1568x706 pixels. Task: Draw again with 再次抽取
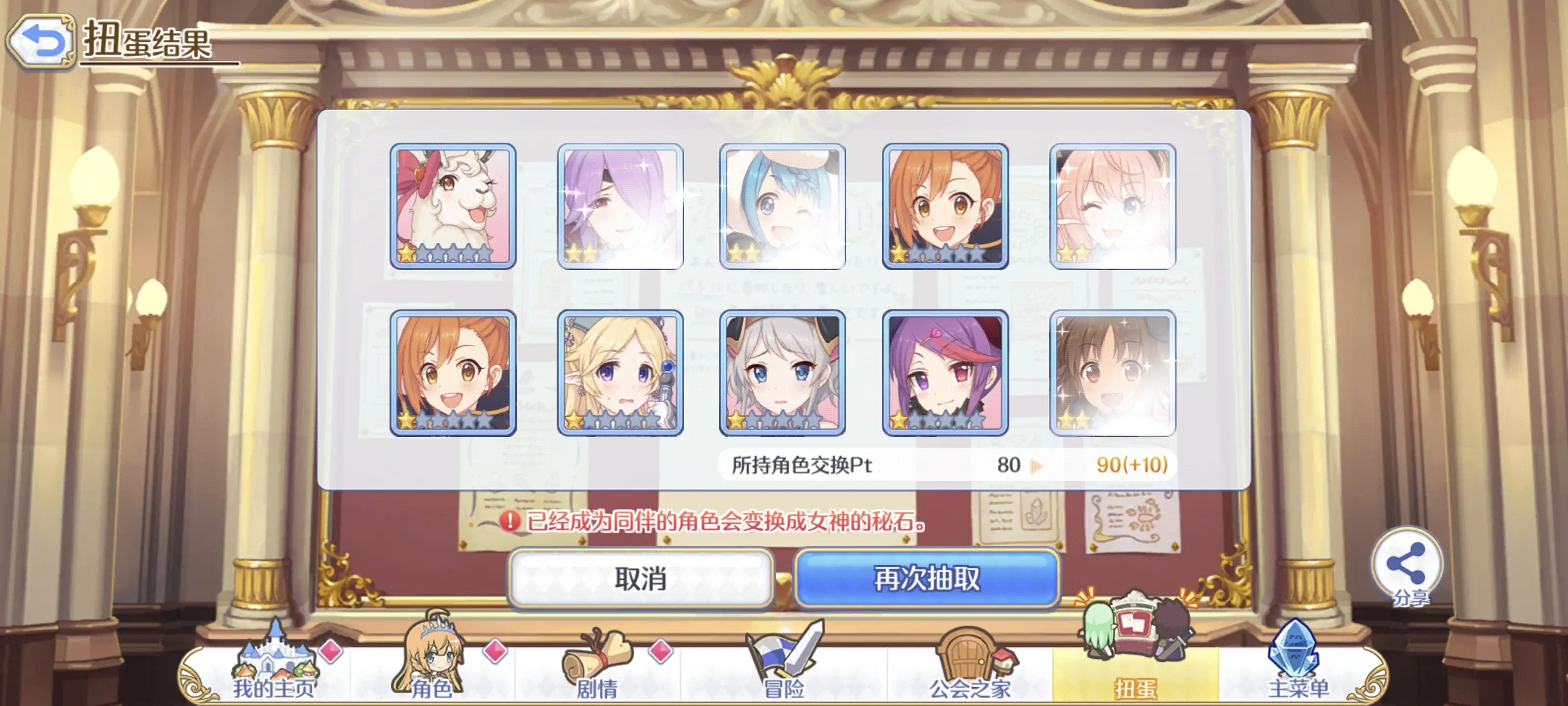(927, 578)
